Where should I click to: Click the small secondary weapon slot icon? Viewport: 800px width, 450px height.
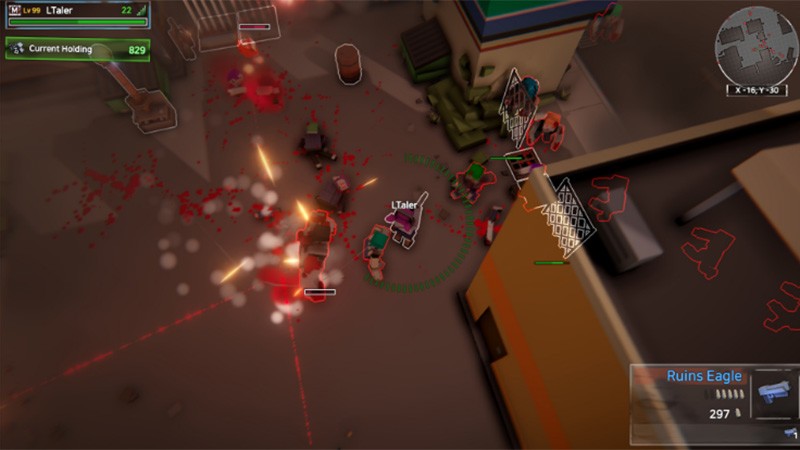(x=790, y=432)
